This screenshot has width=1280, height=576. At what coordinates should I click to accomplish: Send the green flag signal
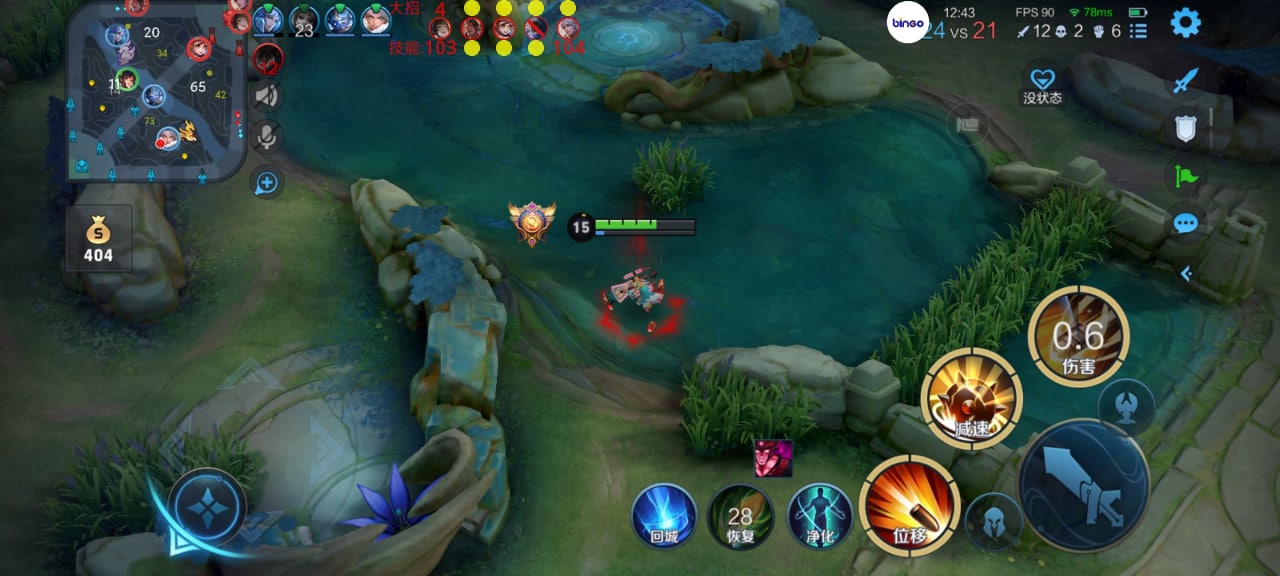coord(1186,176)
